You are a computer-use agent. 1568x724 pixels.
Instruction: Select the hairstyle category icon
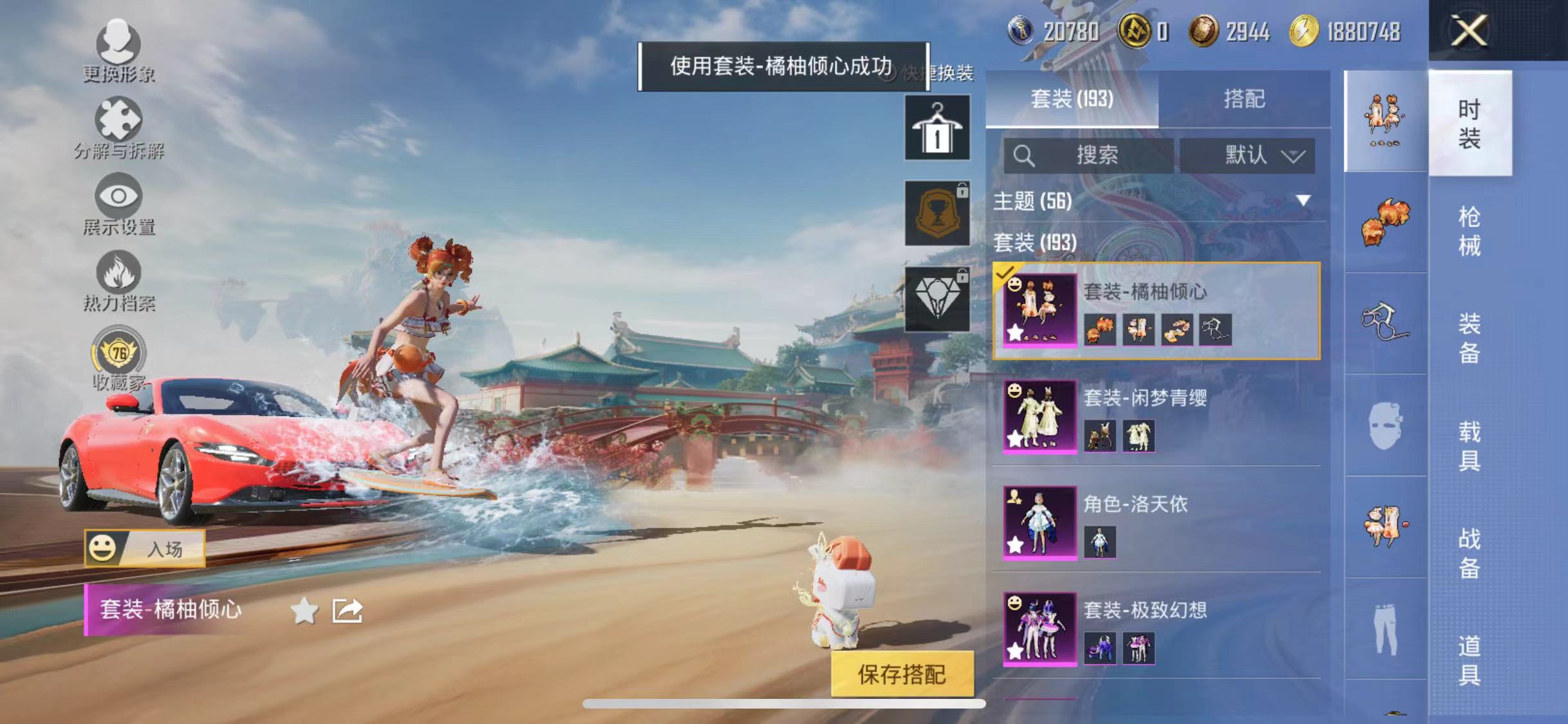tap(1384, 222)
